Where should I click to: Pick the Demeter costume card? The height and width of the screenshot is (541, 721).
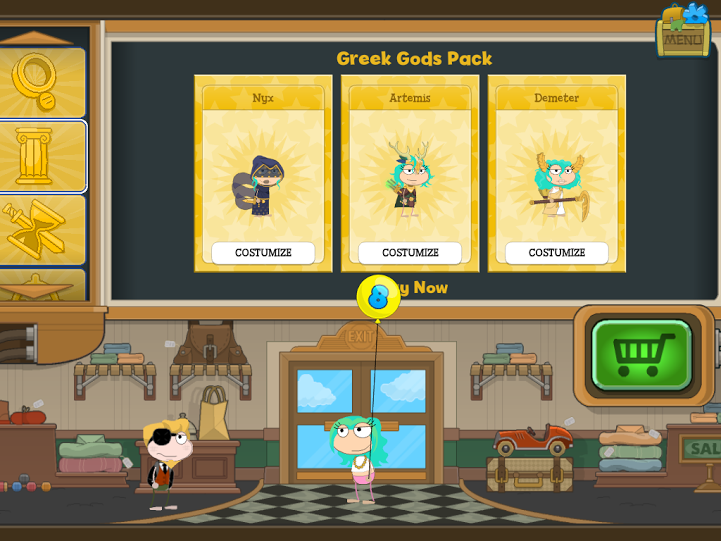pyautogui.click(x=557, y=172)
